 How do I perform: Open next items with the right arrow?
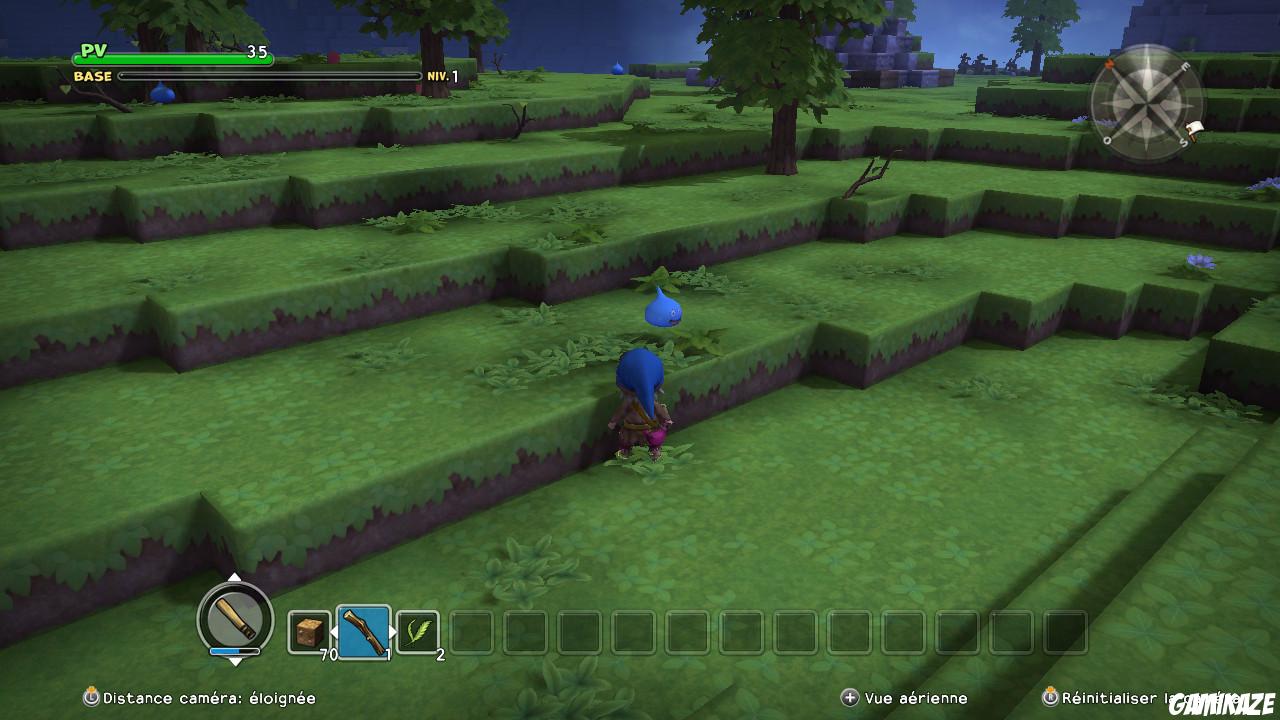click(x=393, y=629)
